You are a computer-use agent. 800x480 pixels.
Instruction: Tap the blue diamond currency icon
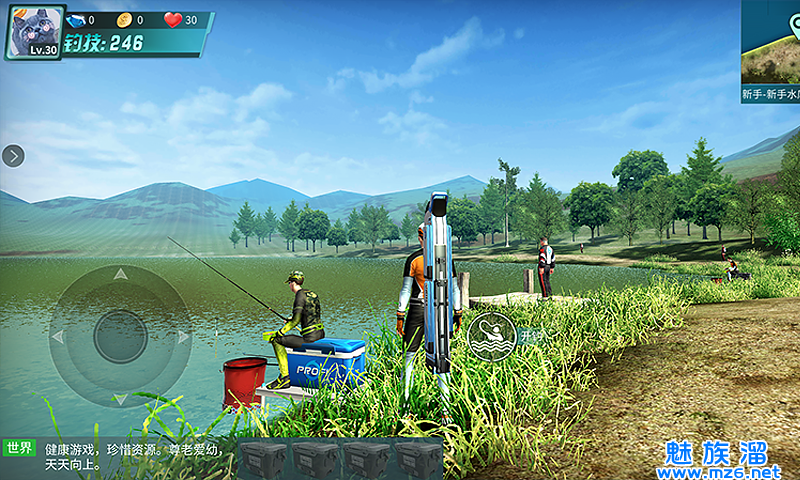76,19
